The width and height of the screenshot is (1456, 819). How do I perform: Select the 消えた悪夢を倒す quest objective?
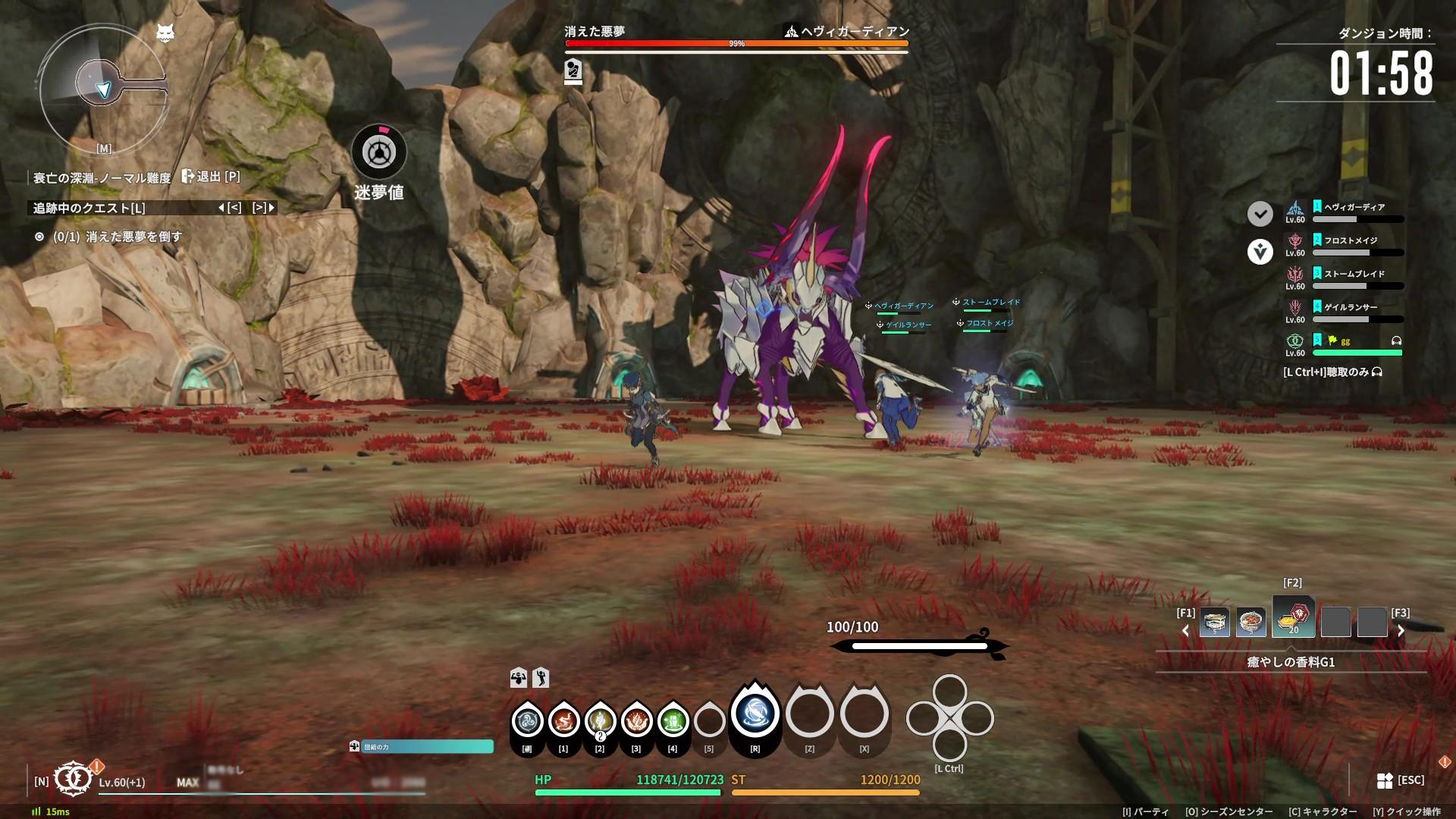pos(118,237)
